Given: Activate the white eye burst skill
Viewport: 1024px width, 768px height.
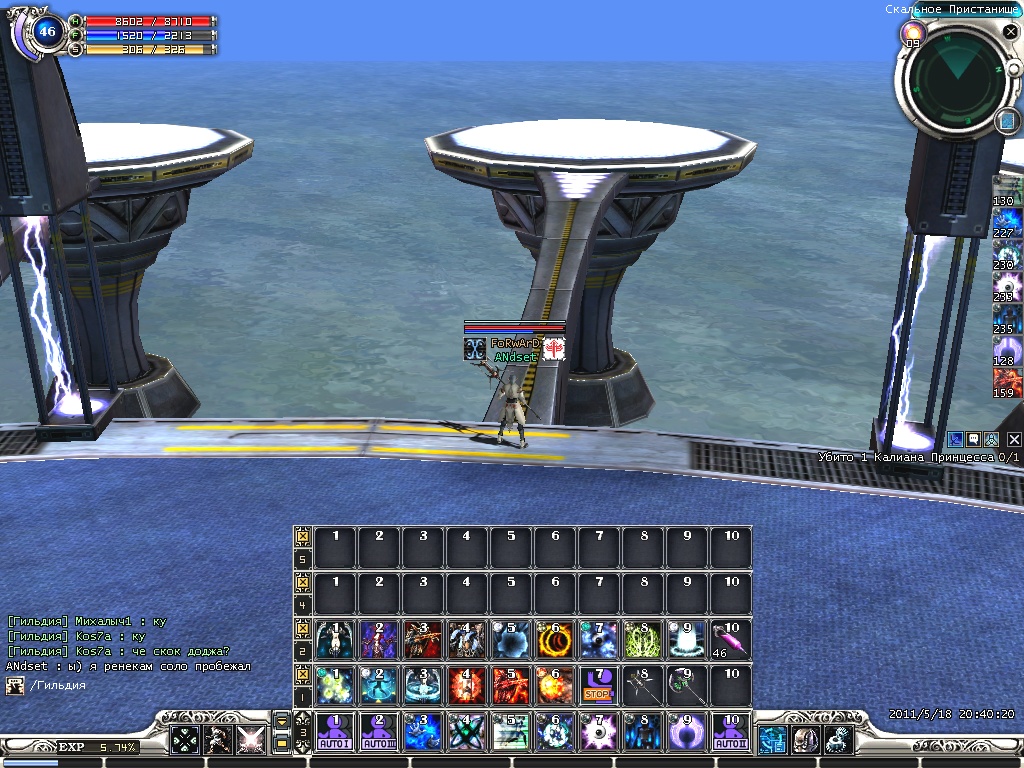Looking at the screenshot, I should pyautogui.click(x=598, y=732).
